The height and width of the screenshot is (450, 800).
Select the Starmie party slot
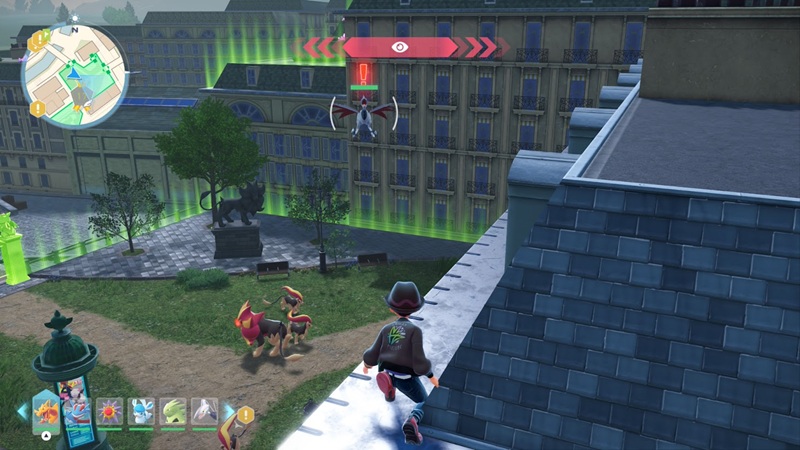(109, 410)
